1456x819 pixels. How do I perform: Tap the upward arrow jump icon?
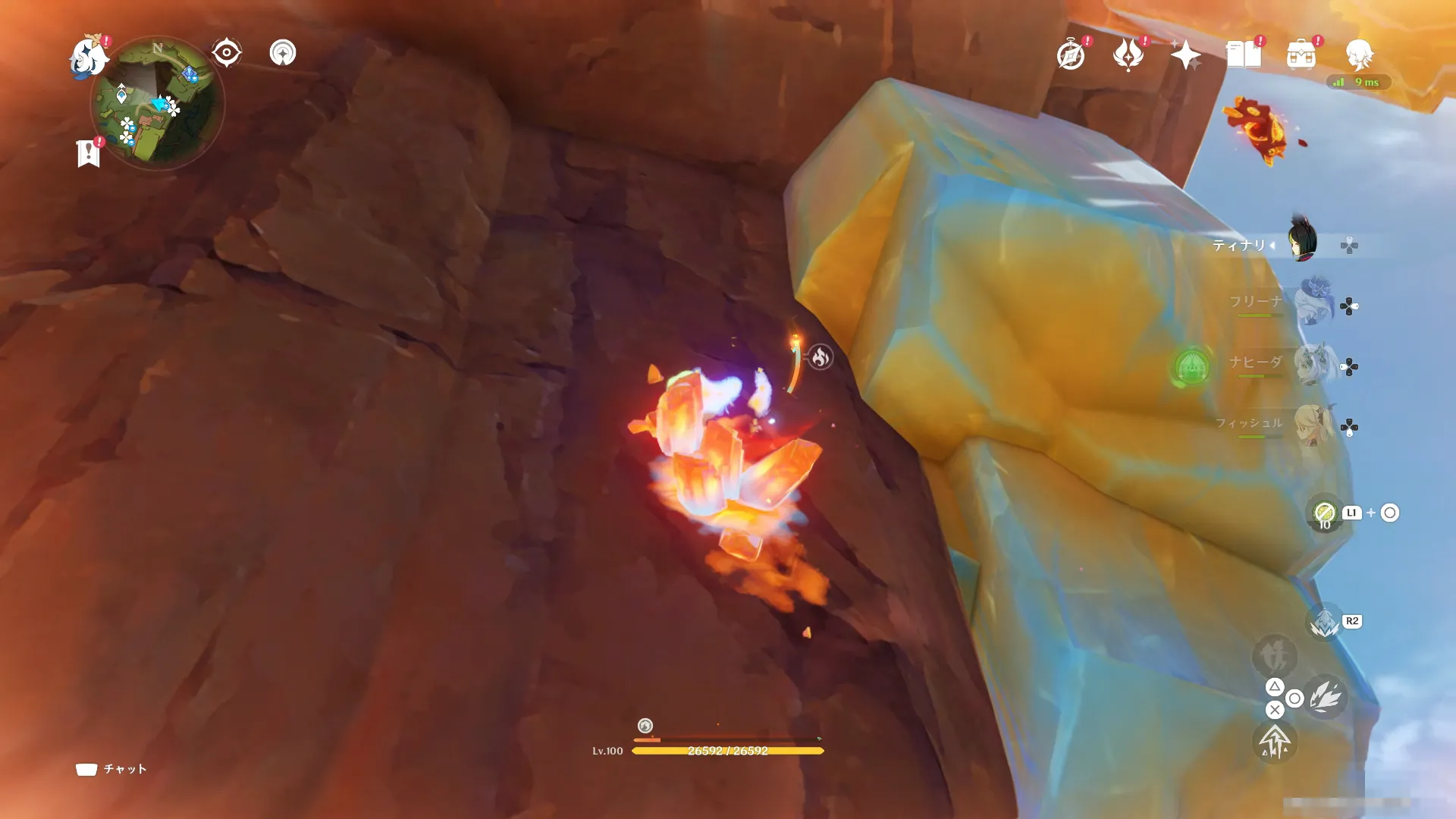point(1275,741)
